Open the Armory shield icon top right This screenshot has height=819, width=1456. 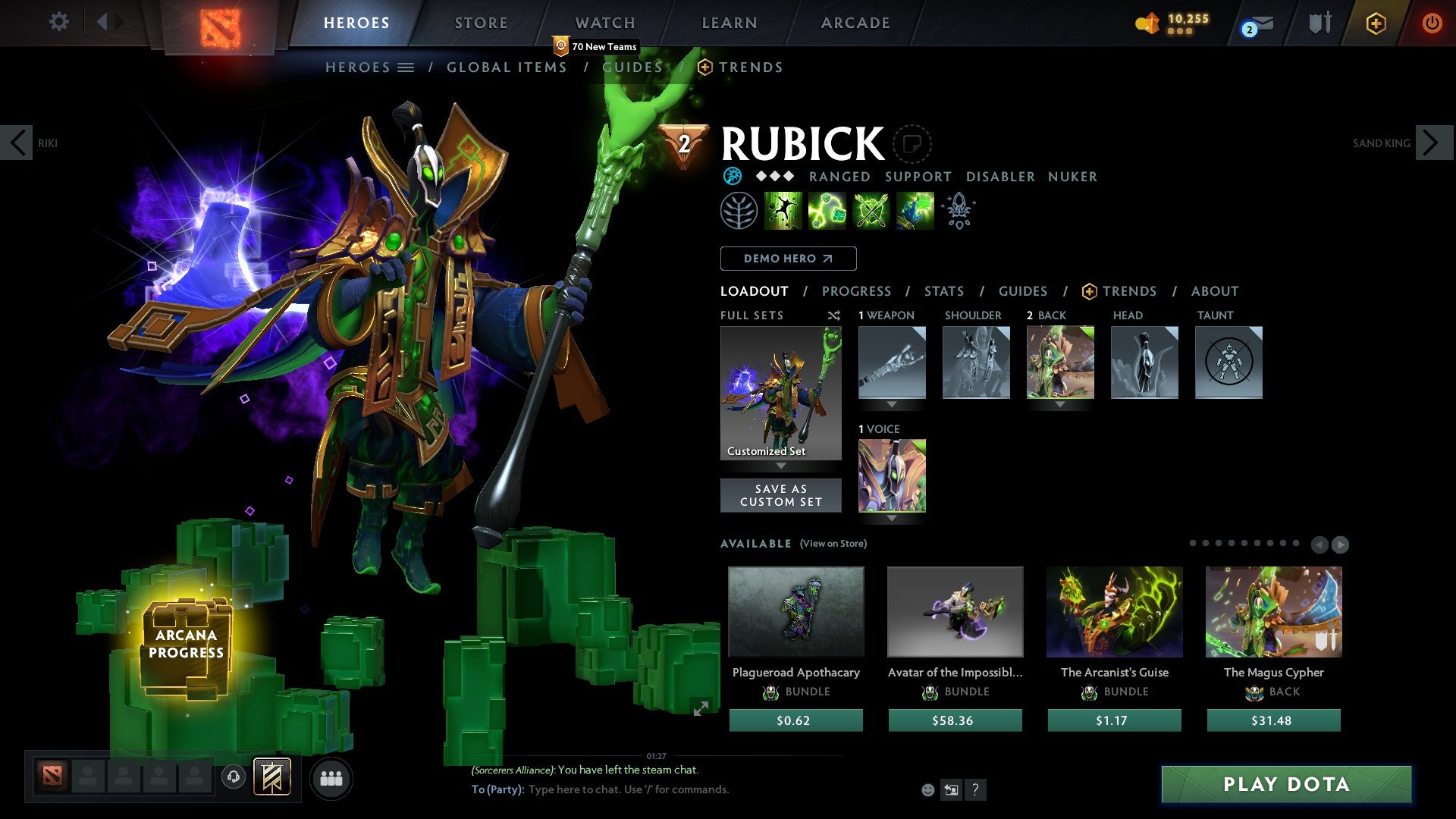pyautogui.click(x=1319, y=23)
